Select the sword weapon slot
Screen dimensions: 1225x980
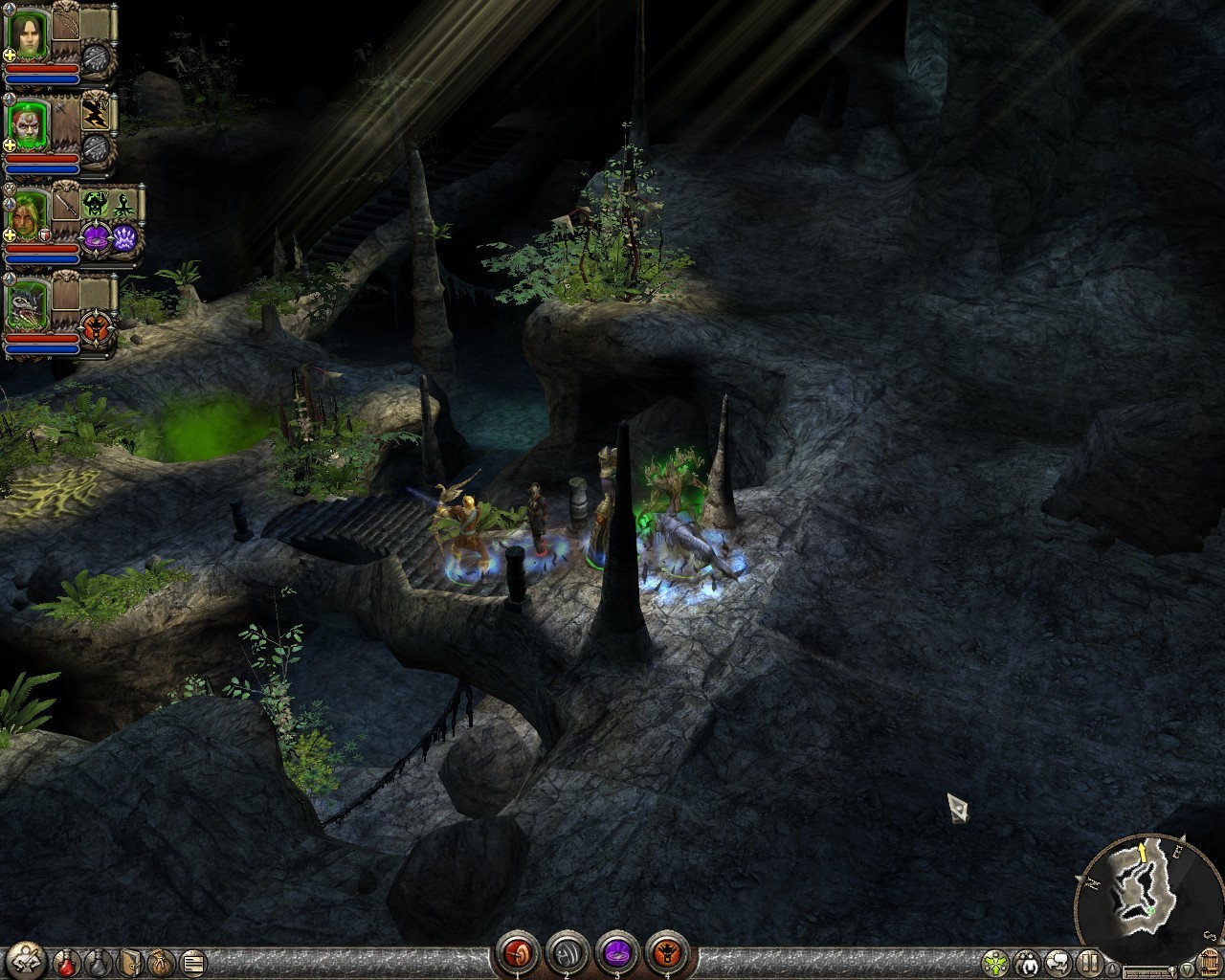[67, 203]
